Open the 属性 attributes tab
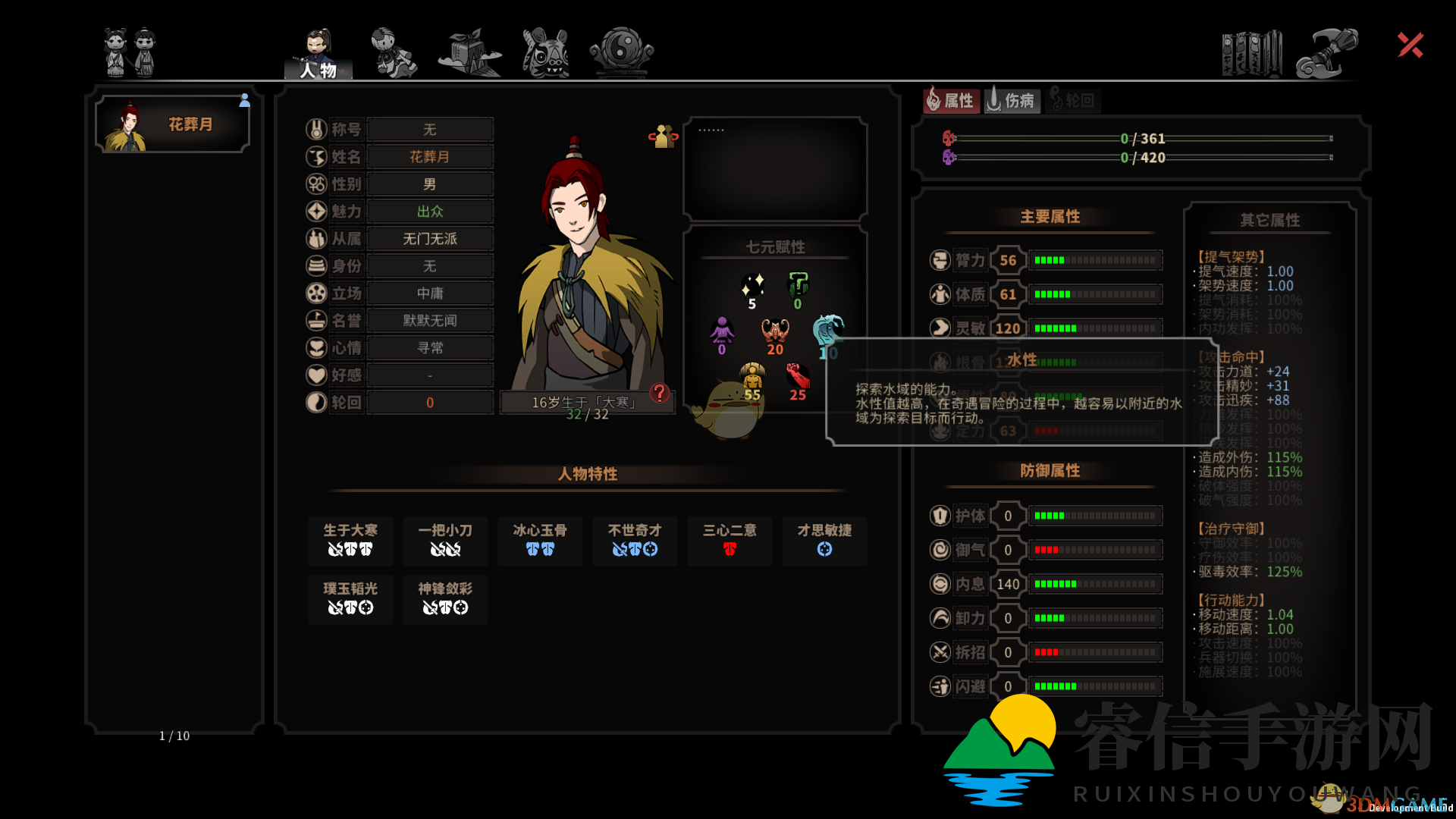The image size is (1456, 819). pos(950,100)
